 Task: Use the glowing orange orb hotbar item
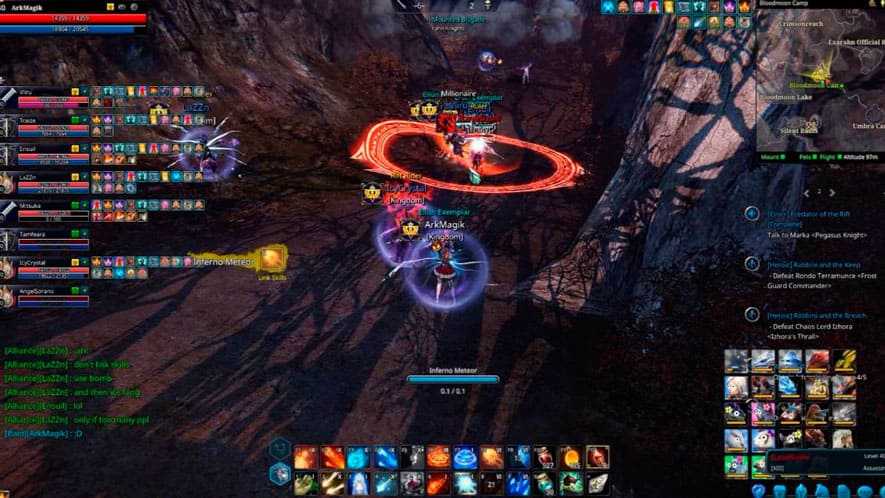click(570, 458)
